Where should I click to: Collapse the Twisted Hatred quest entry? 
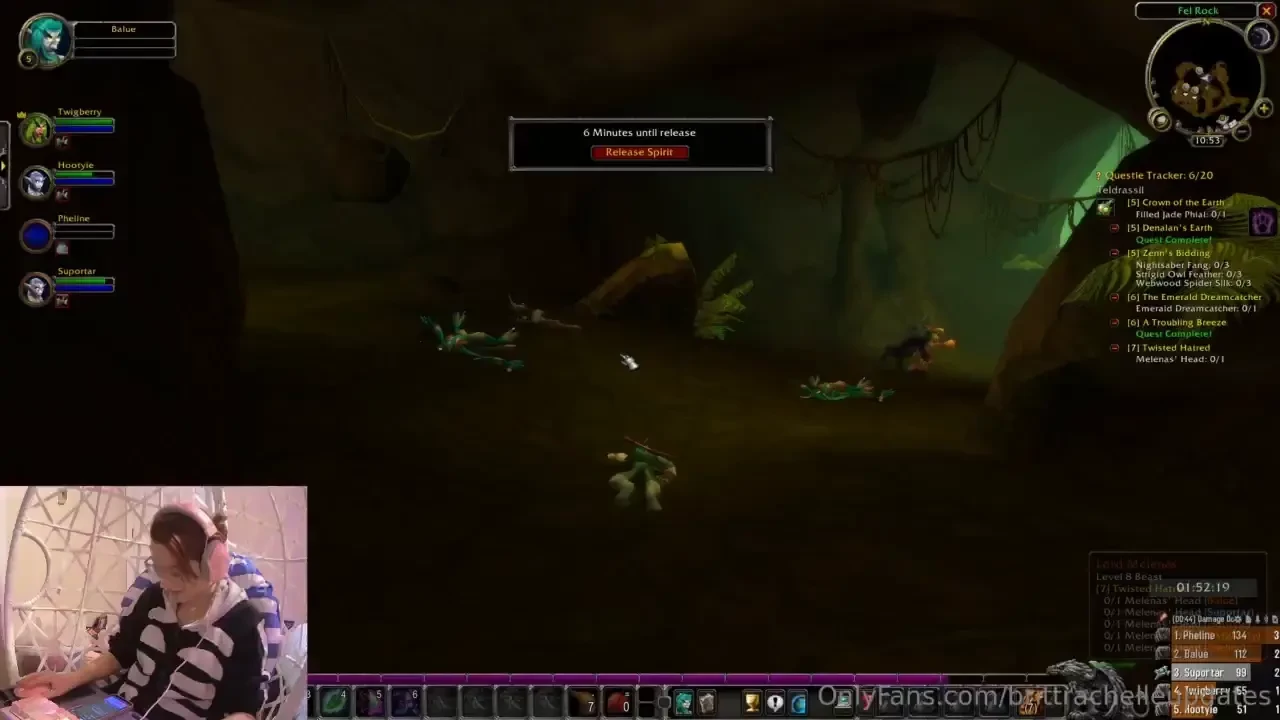1114,347
